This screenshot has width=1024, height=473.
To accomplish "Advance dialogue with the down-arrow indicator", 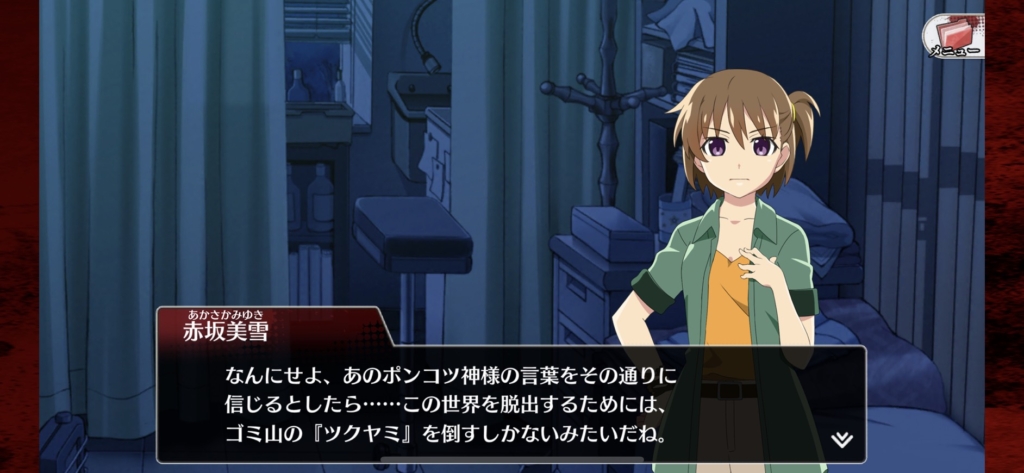I will pyautogui.click(x=842, y=439).
